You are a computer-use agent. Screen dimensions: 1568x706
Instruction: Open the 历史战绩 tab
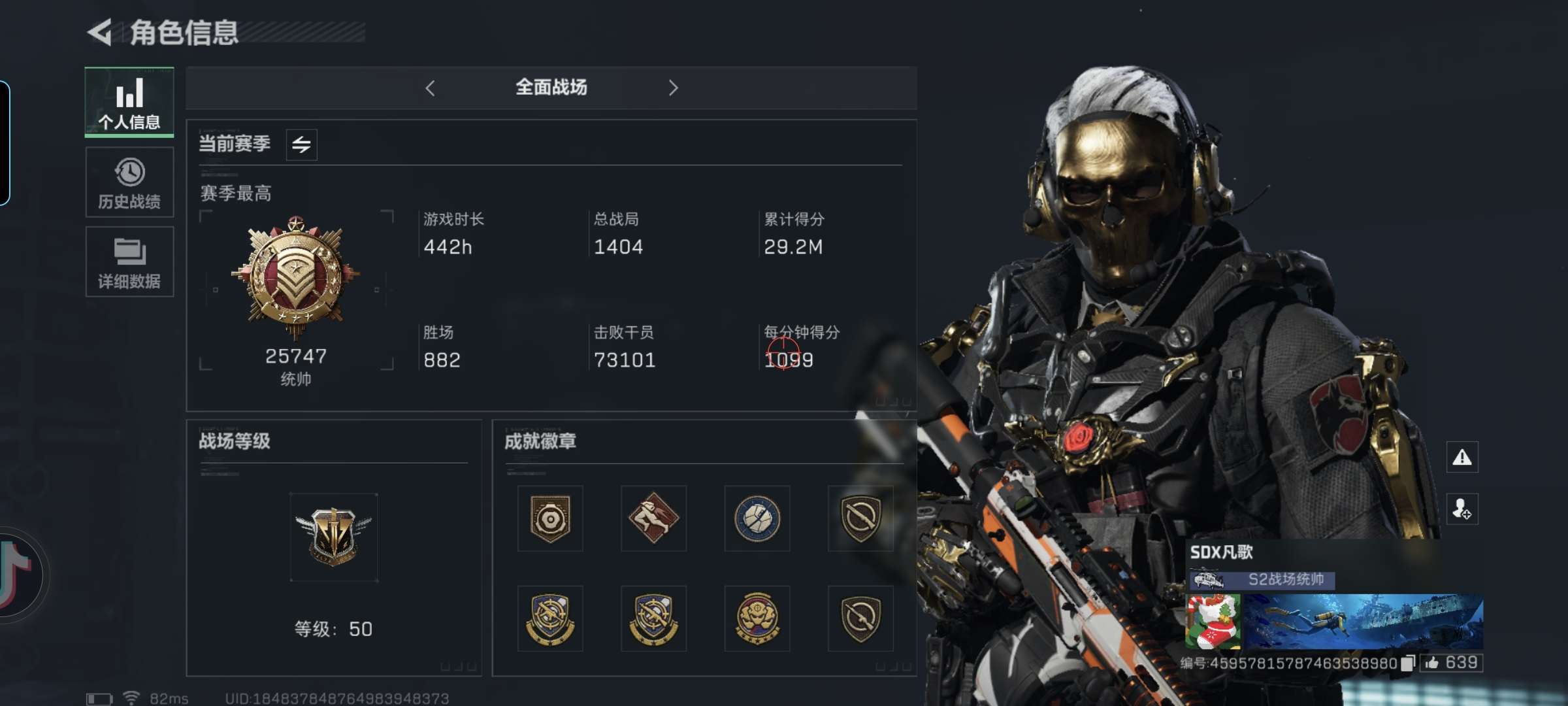pyautogui.click(x=129, y=182)
